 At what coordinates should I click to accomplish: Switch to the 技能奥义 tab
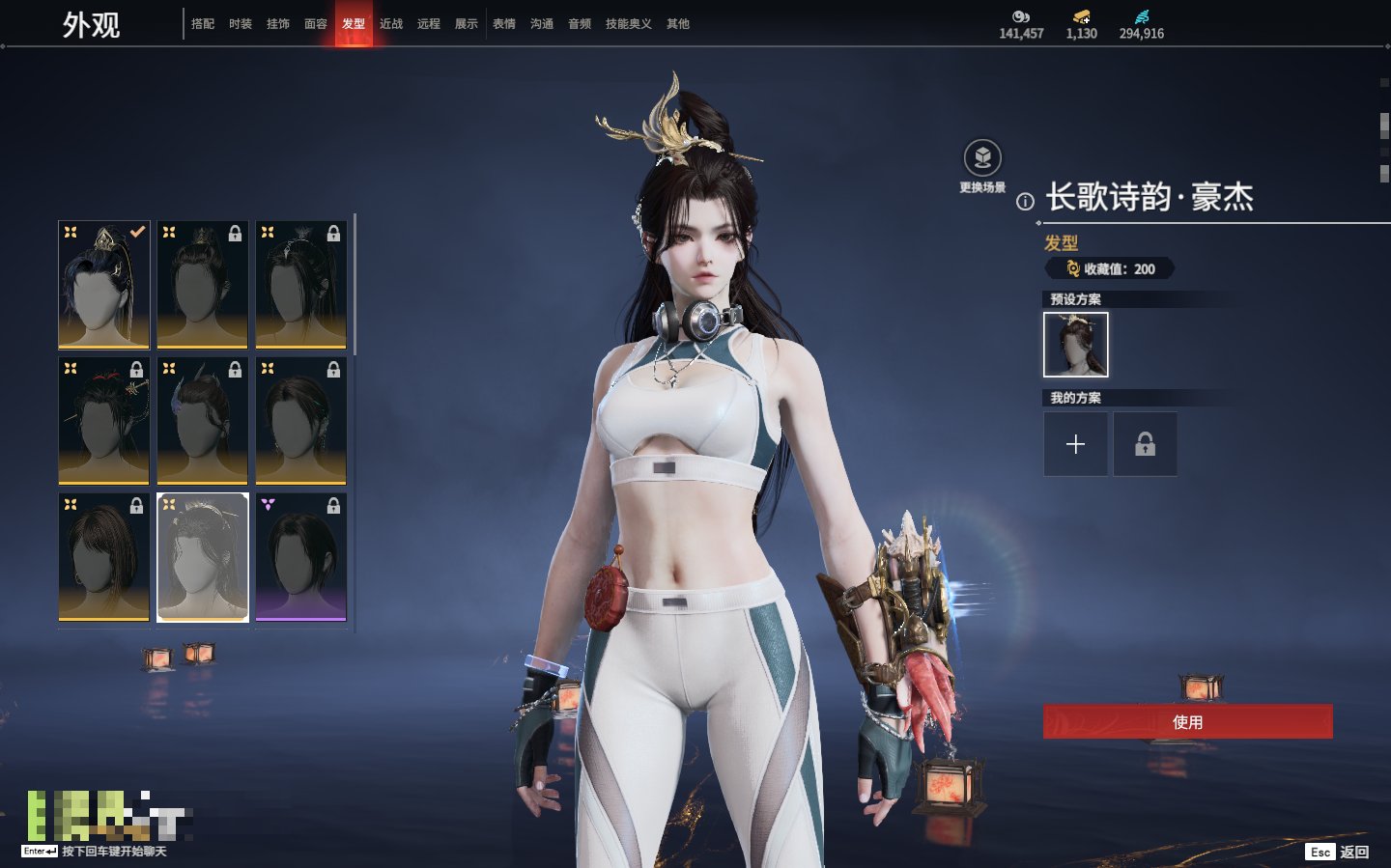pyautogui.click(x=628, y=24)
